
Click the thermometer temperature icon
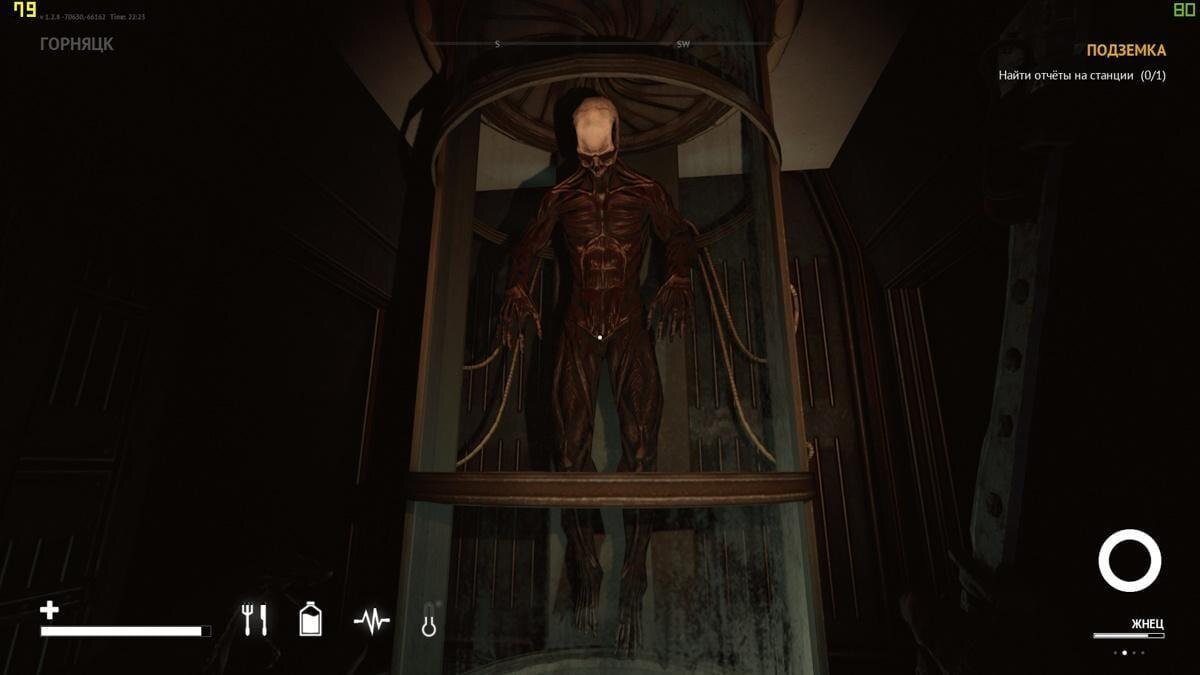pos(429,621)
